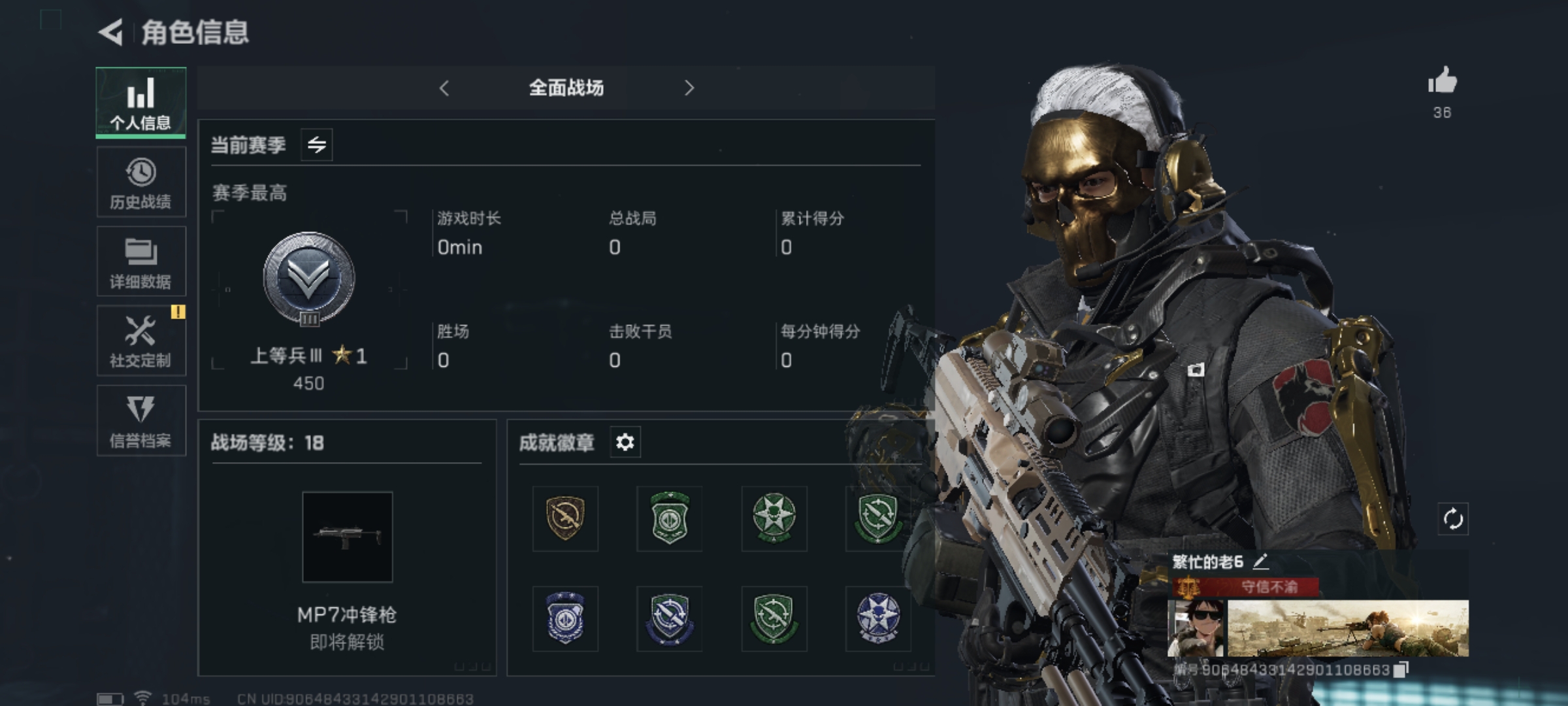1568x706 pixels.
Task: Select the gold shield achievement badge
Action: click(565, 518)
